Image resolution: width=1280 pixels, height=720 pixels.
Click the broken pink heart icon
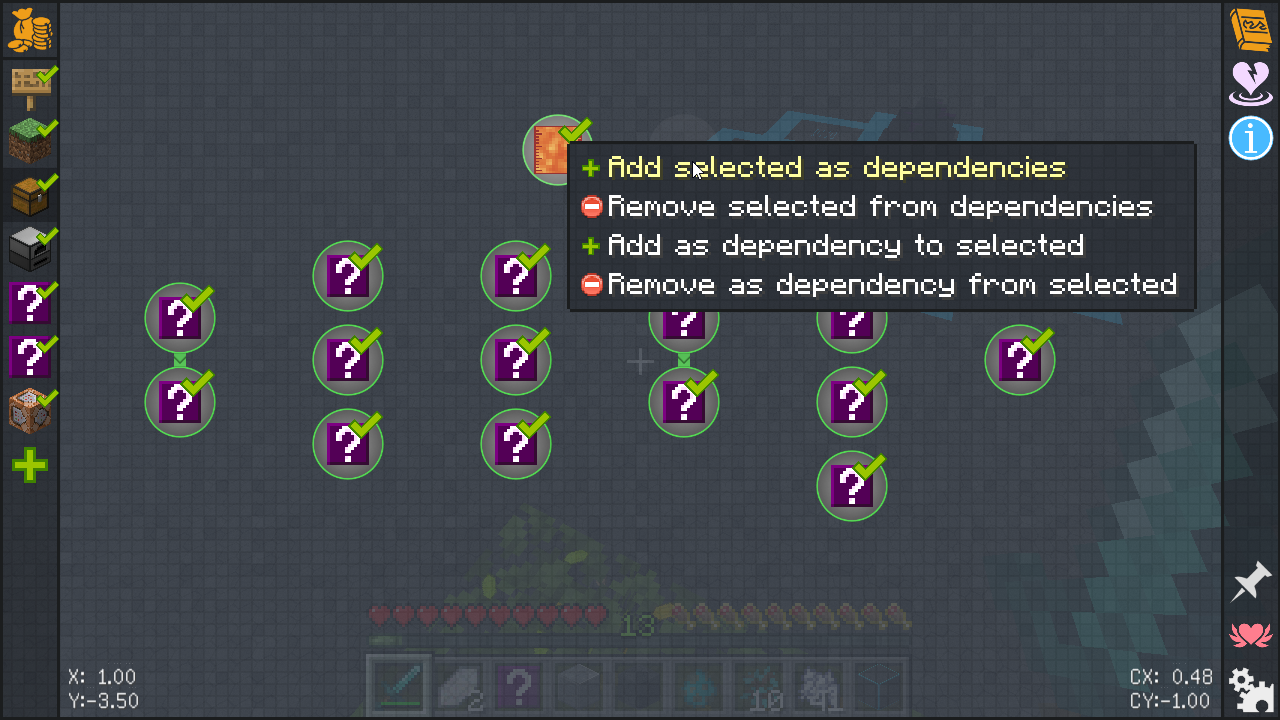point(1250,83)
